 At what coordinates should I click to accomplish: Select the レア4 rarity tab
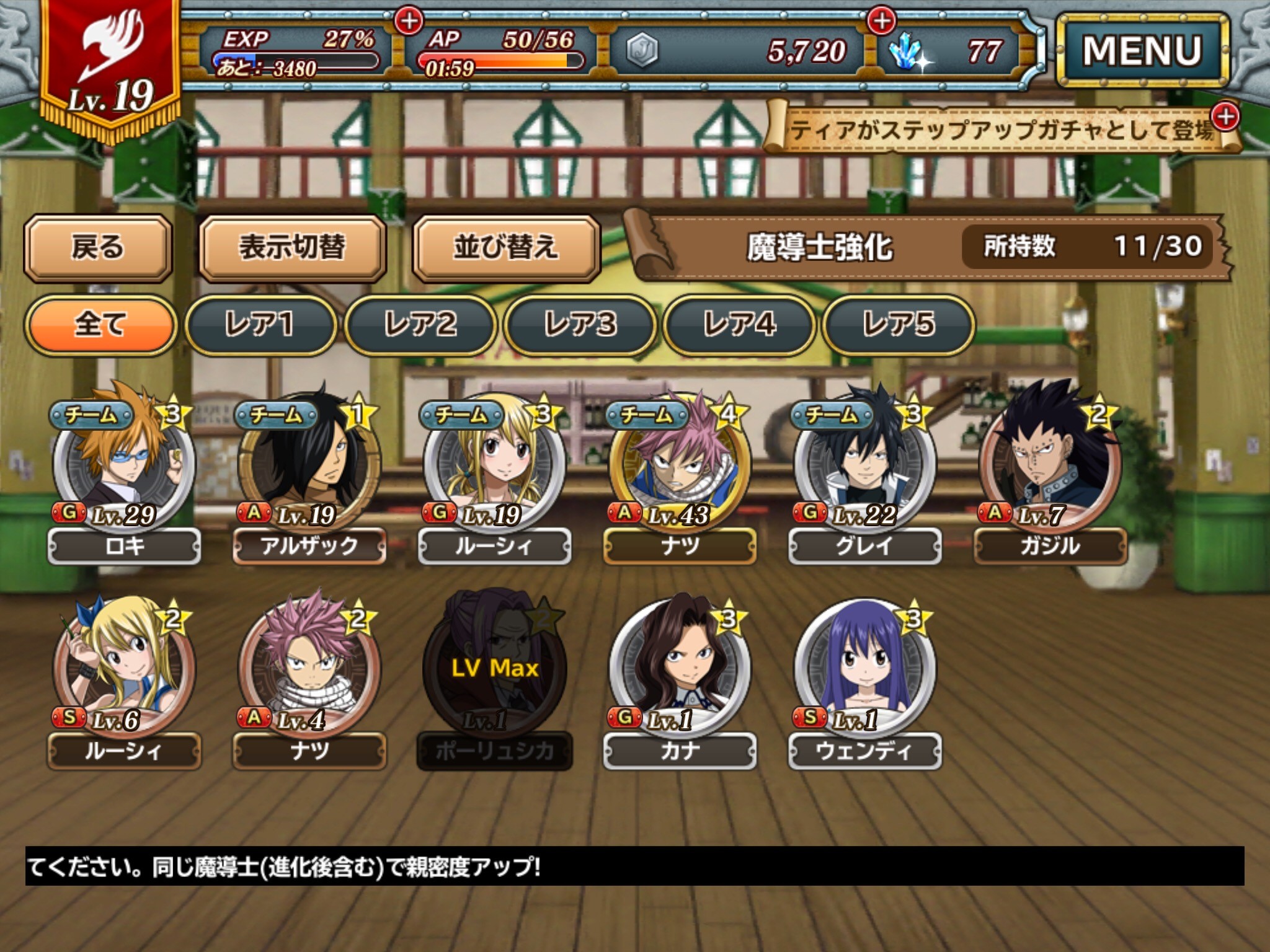click(x=739, y=325)
